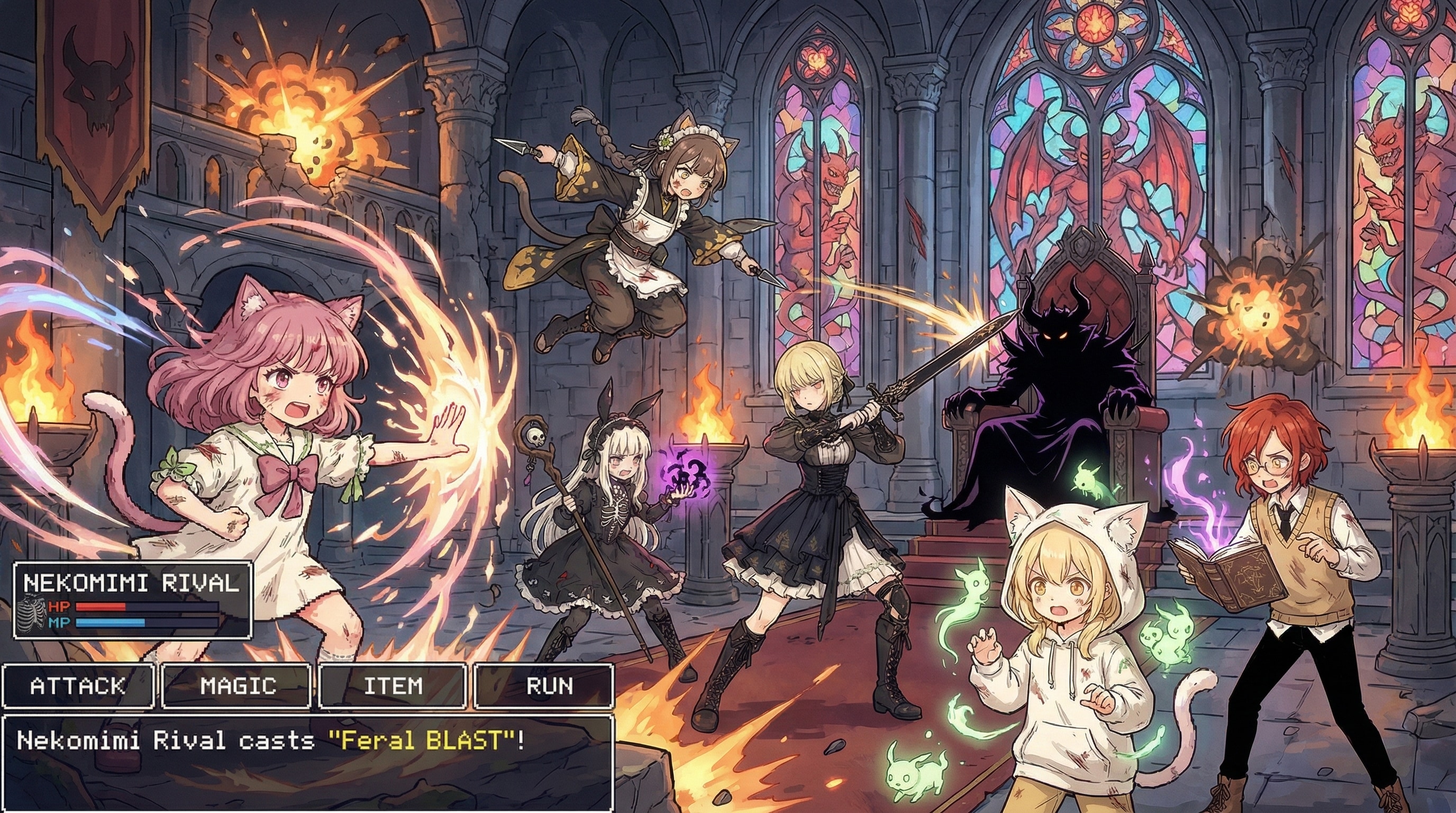Open the MAGIC command menu

coord(238,686)
